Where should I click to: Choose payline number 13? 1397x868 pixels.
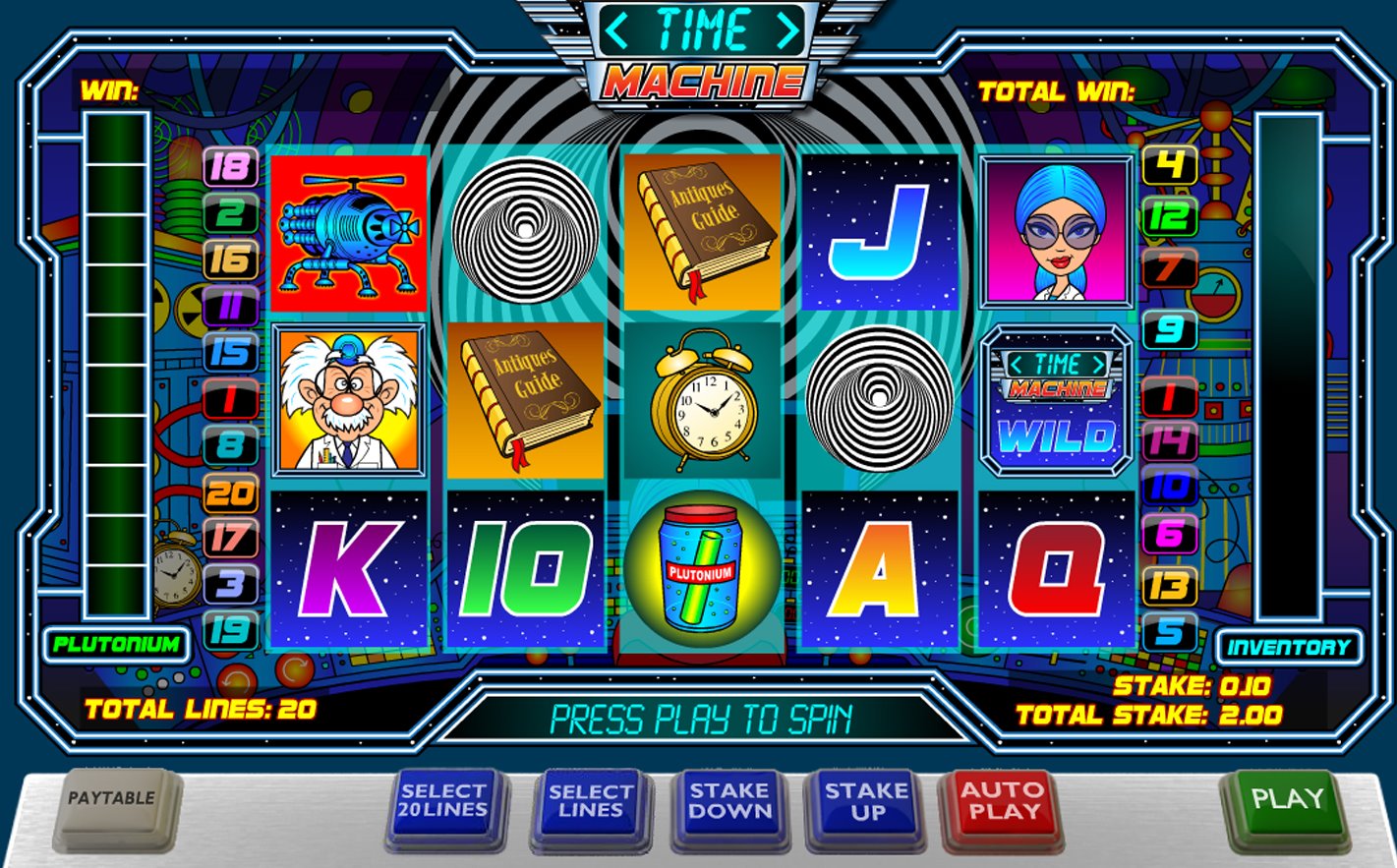[1169, 587]
